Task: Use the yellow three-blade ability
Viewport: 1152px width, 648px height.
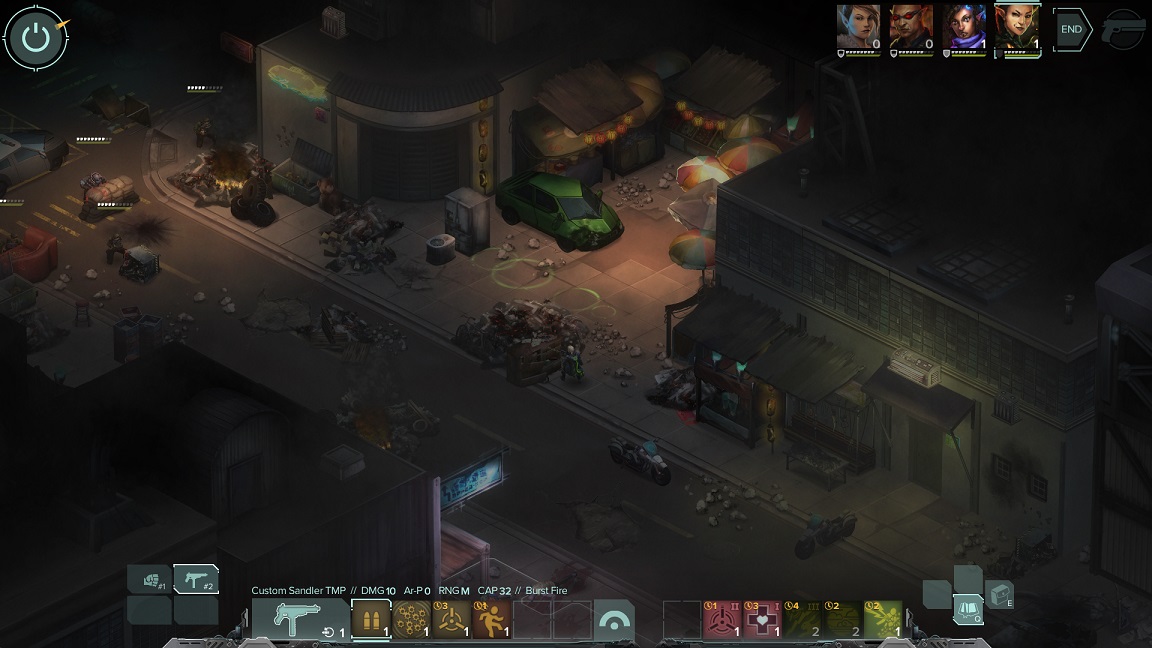Action: point(451,620)
